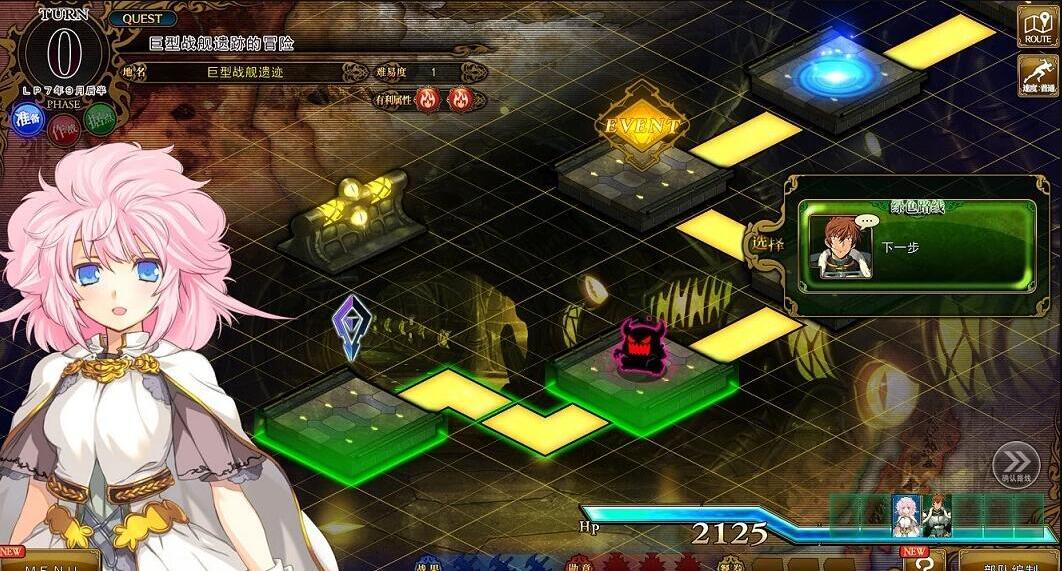Choose the green route 下一步 option
The image size is (1062, 571).
click(916, 246)
